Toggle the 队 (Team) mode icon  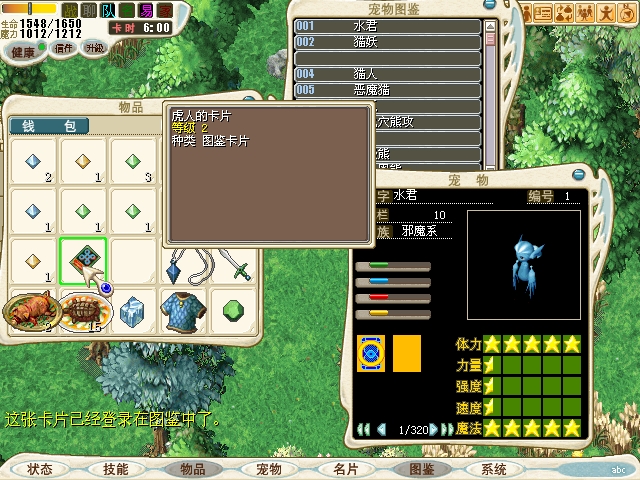[x=108, y=8]
